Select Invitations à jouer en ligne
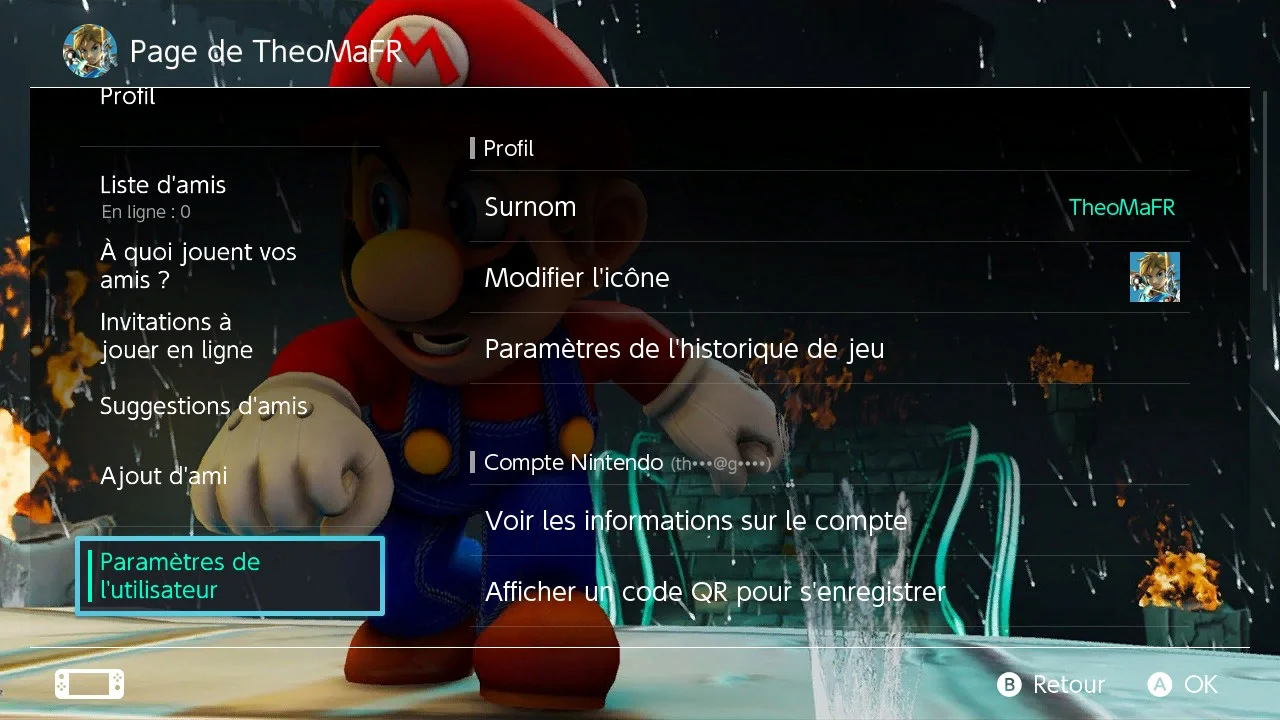 tap(176, 336)
